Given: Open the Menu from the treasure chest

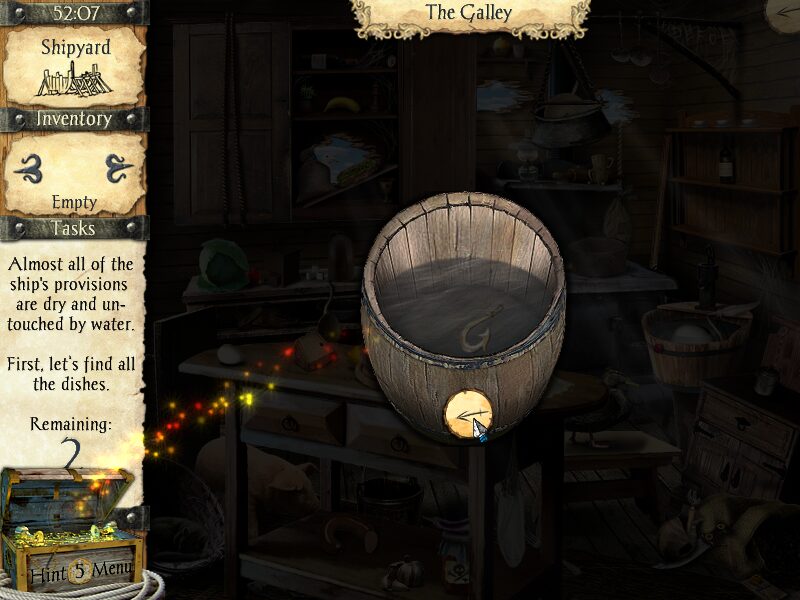Looking at the screenshot, I should [x=110, y=573].
